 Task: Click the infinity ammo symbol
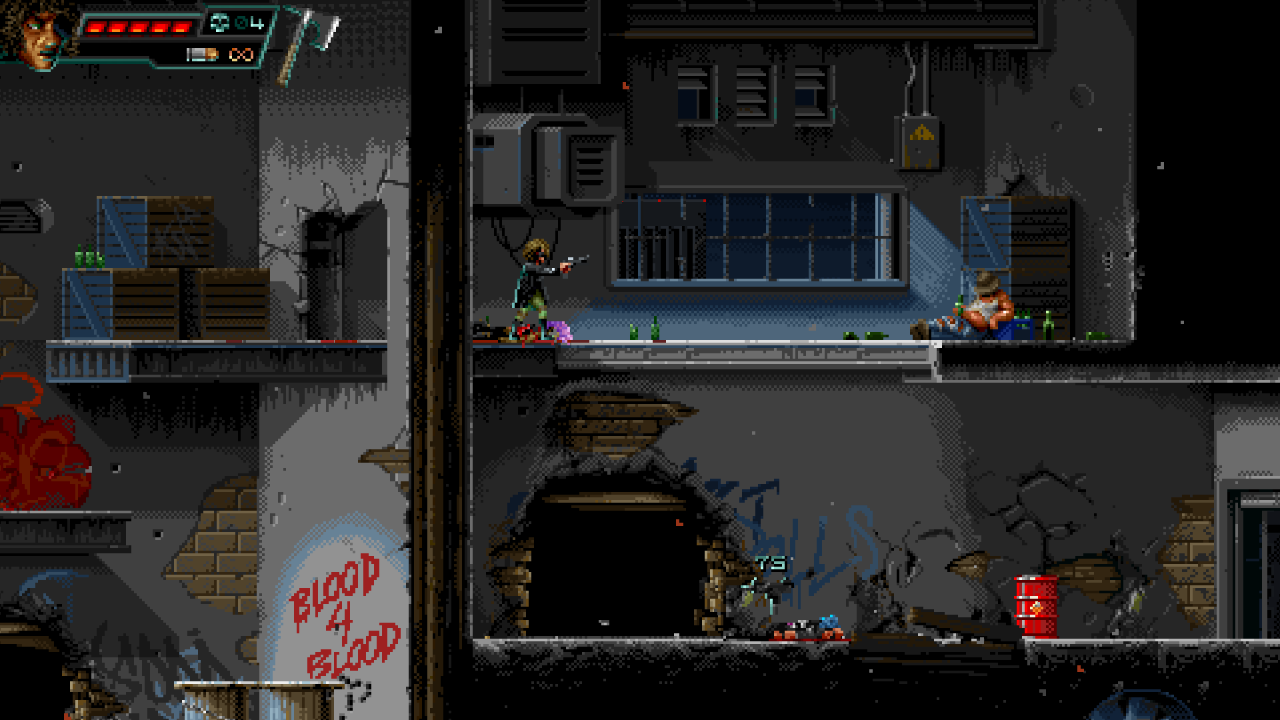click(243, 54)
